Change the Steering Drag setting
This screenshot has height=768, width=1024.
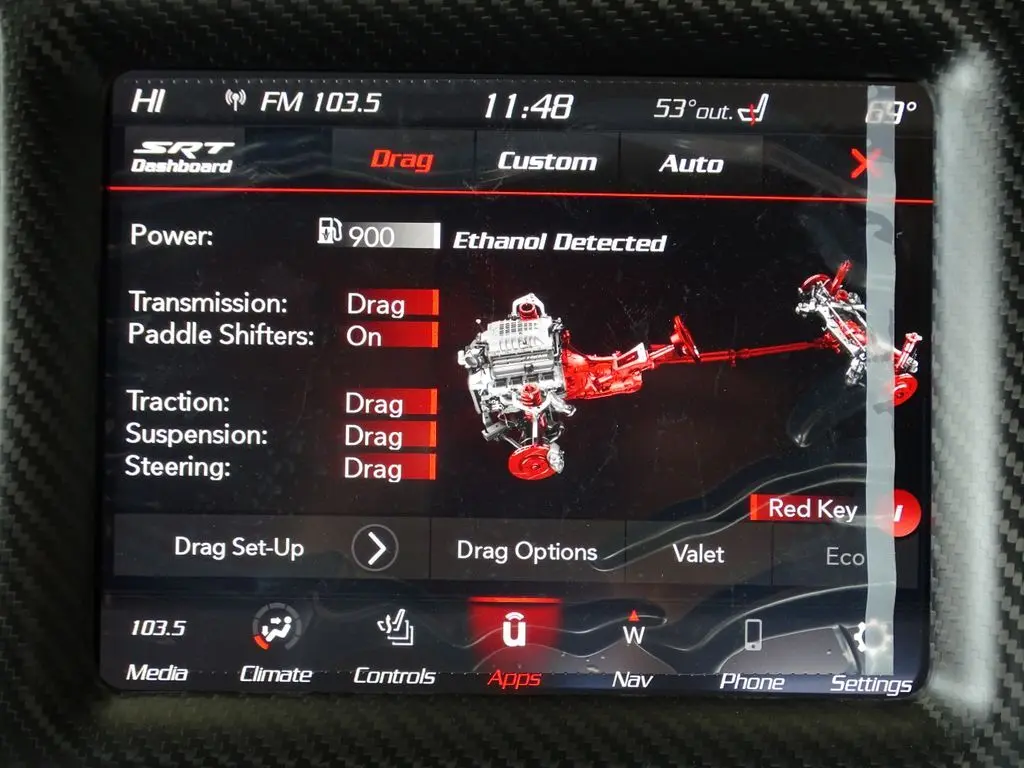pos(389,468)
